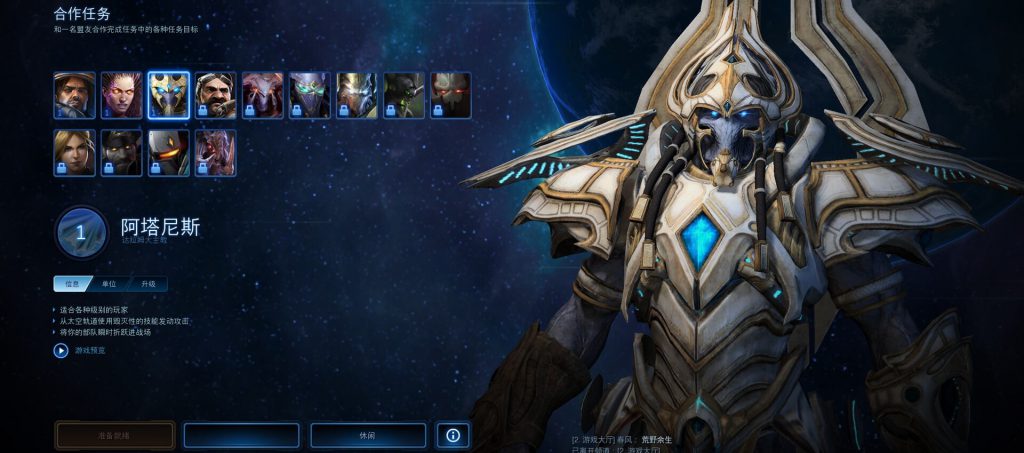Pick the locked Abathur commander portrait
Screen dimensions: 1024x453
tap(403, 95)
